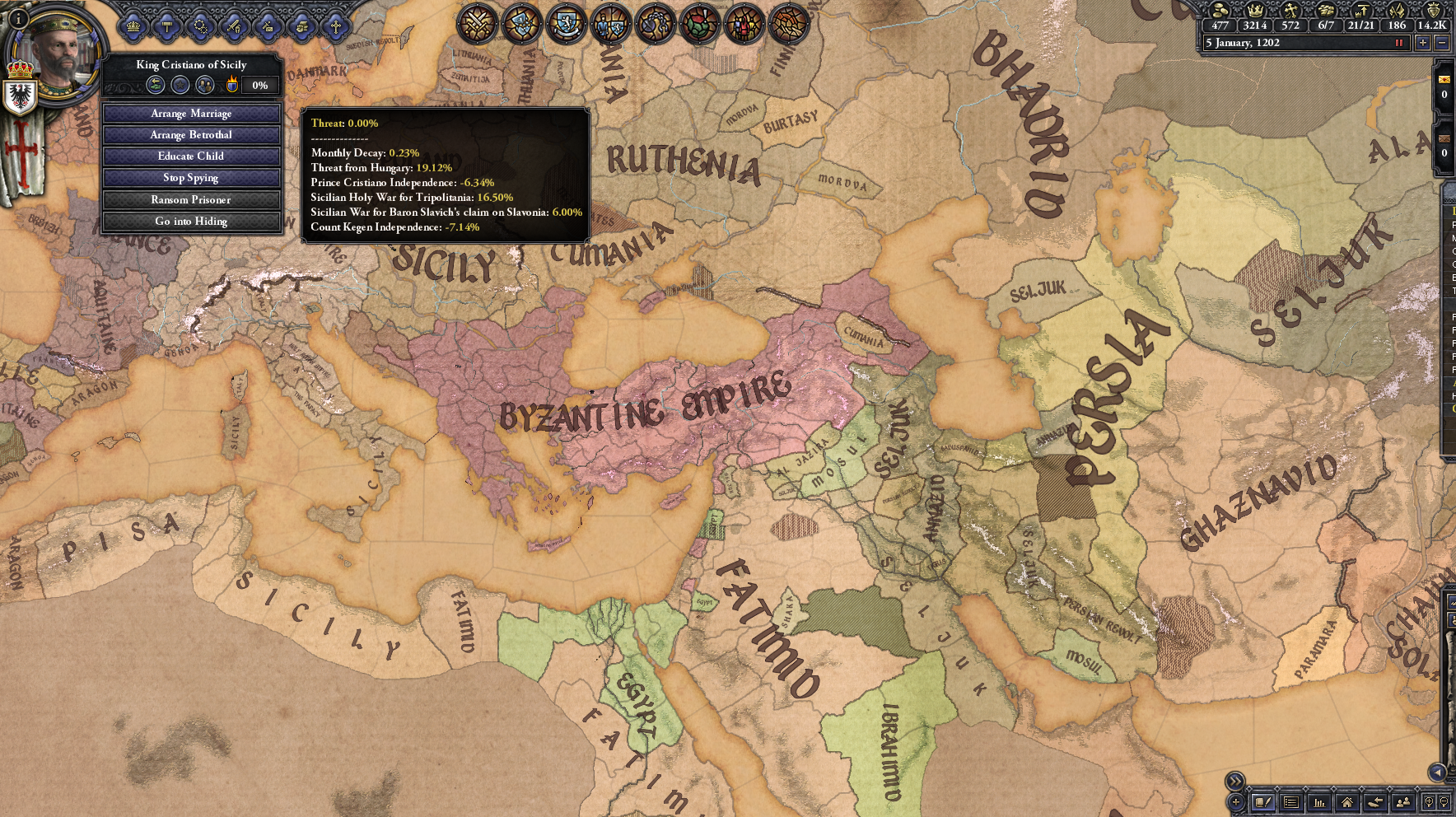Click the plus to increase game speed
1456x817 pixels.
coord(1423,43)
